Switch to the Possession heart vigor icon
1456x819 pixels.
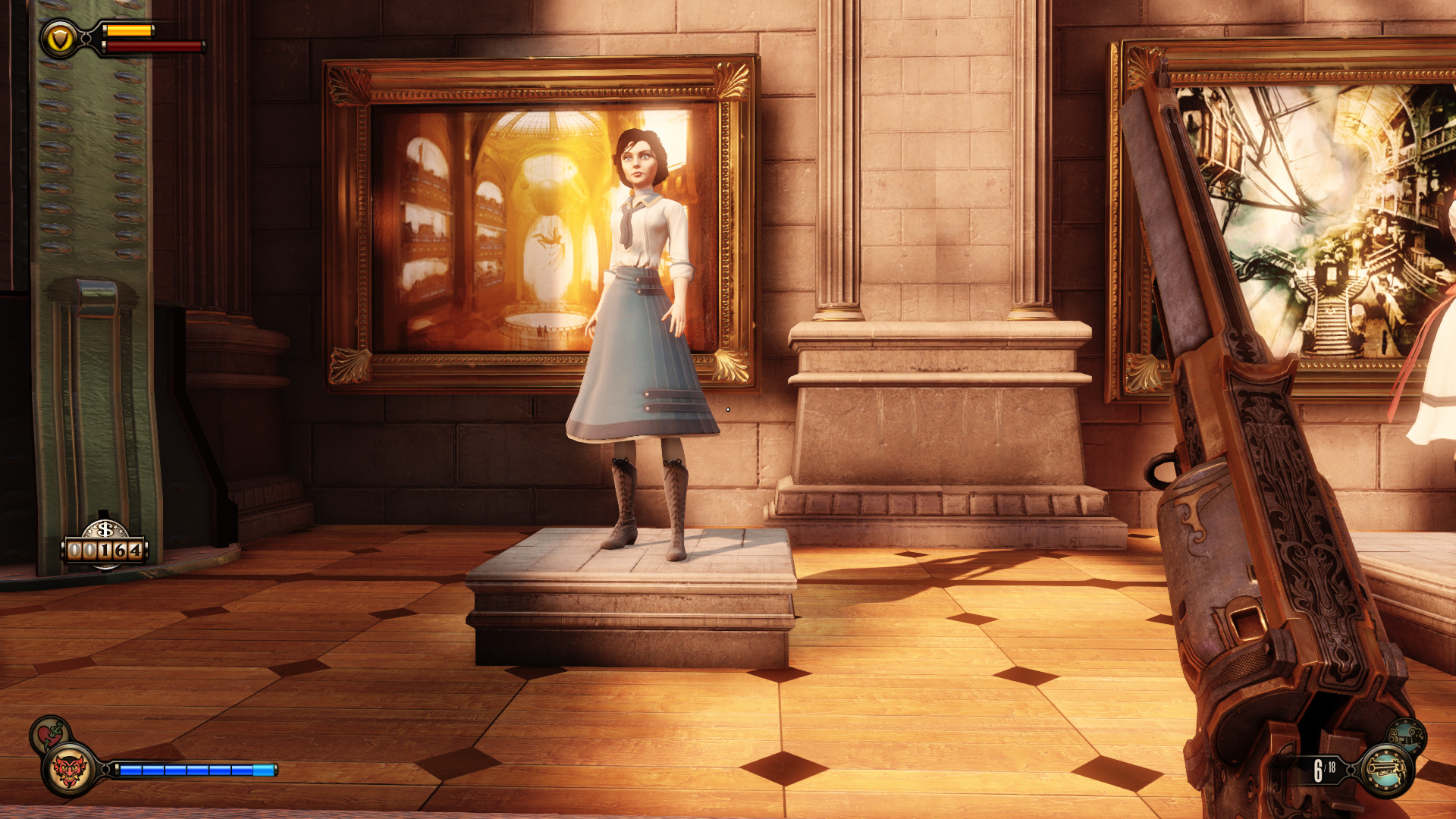[49, 733]
